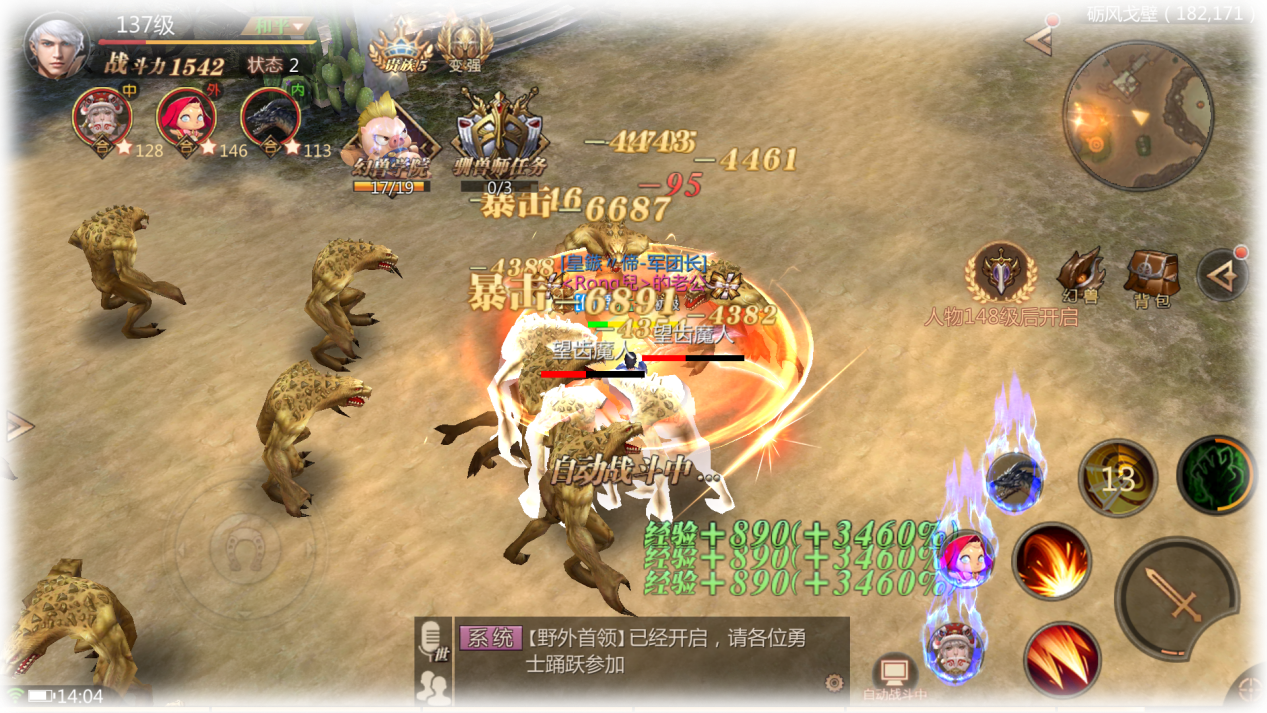This screenshot has width=1267, height=713.
Task: Open the 背包 backpack
Action: [1151, 276]
